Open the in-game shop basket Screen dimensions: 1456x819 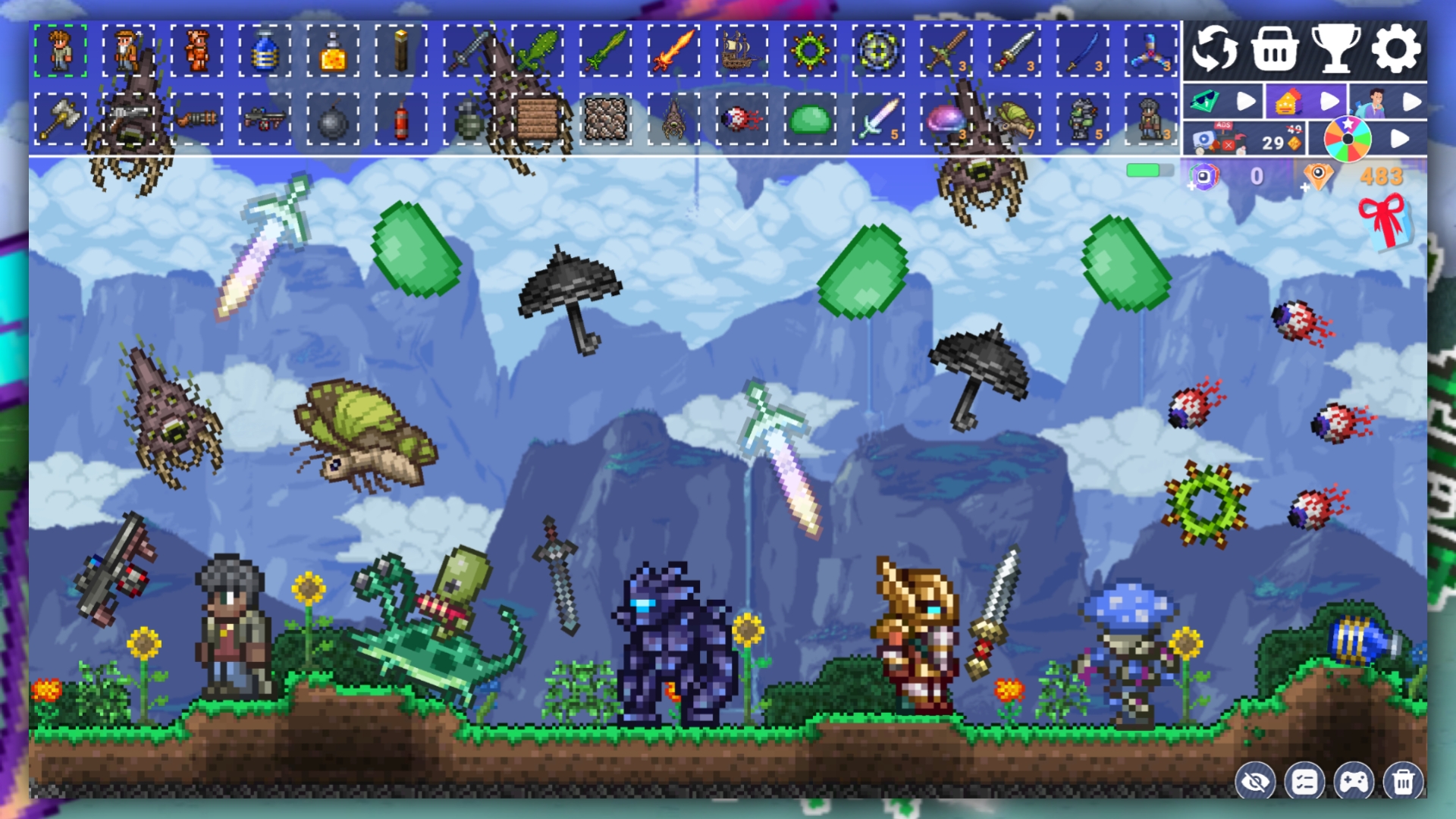pyautogui.click(x=1274, y=49)
